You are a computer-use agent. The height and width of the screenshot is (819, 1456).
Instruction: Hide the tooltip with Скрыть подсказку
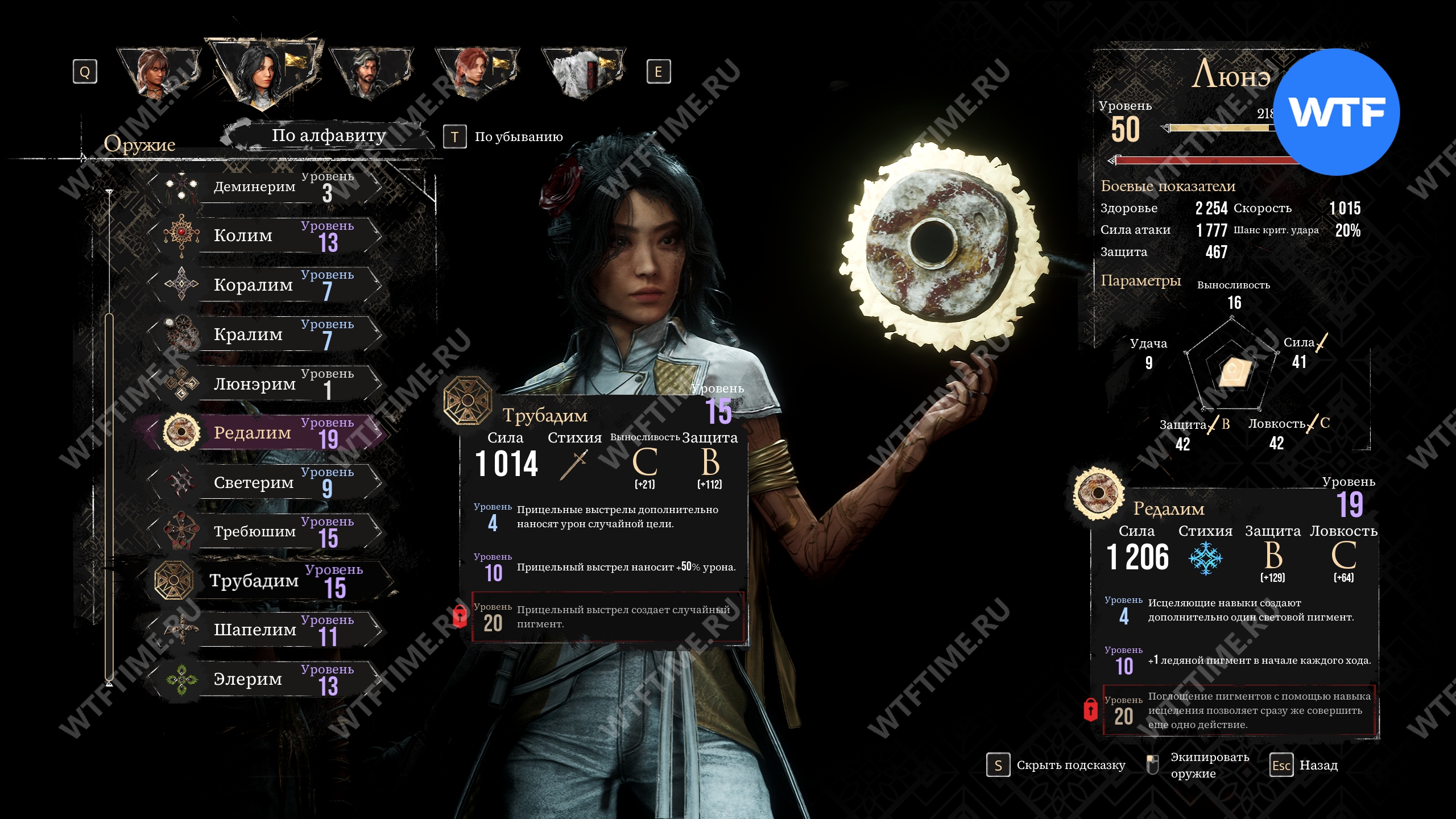(x=1057, y=766)
